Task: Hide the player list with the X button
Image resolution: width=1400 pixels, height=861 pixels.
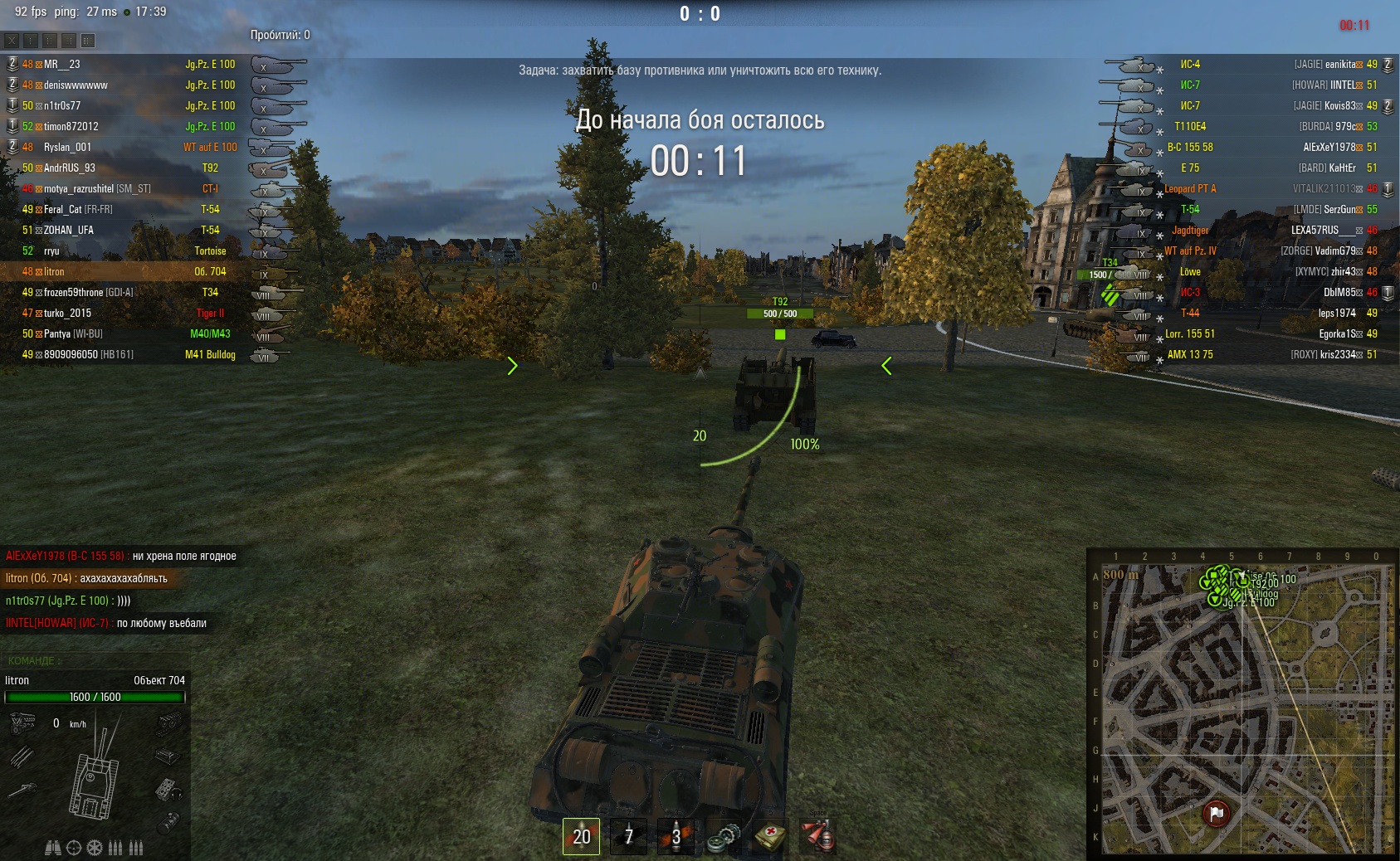Action: pyautogui.click(x=12, y=40)
